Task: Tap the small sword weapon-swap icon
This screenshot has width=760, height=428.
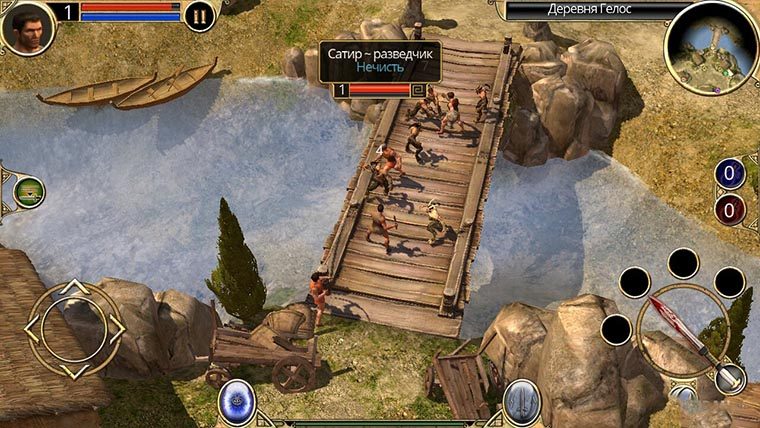Action: (731, 376)
